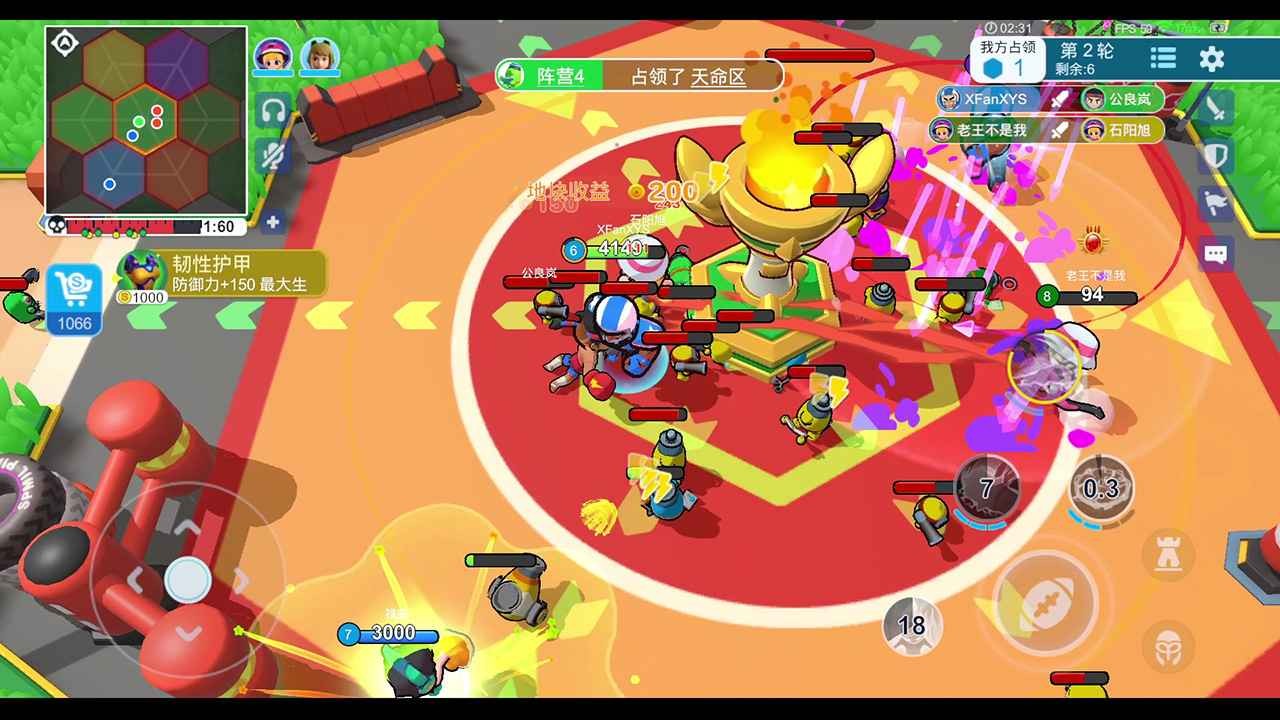Image resolution: width=1280 pixels, height=720 pixels.
Task: Open the settings gear icon
Action: tap(1212, 59)
